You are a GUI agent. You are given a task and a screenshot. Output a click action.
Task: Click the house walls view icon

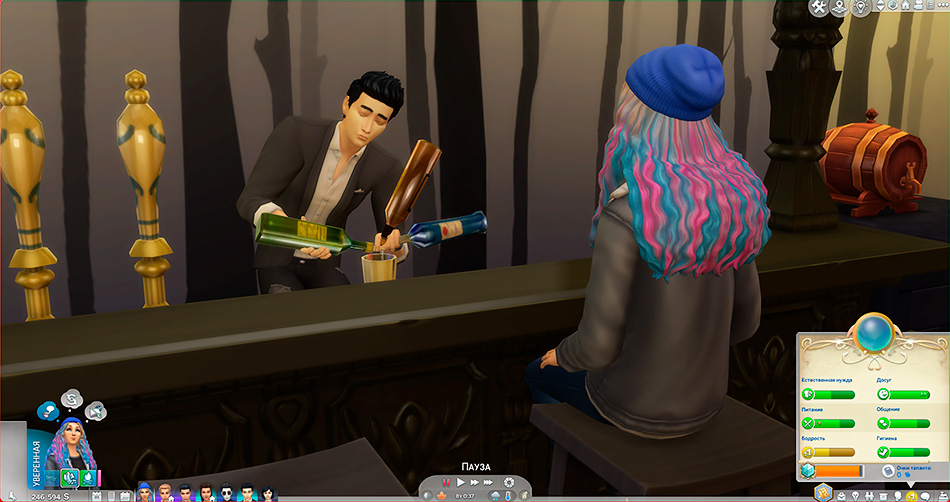905,8
